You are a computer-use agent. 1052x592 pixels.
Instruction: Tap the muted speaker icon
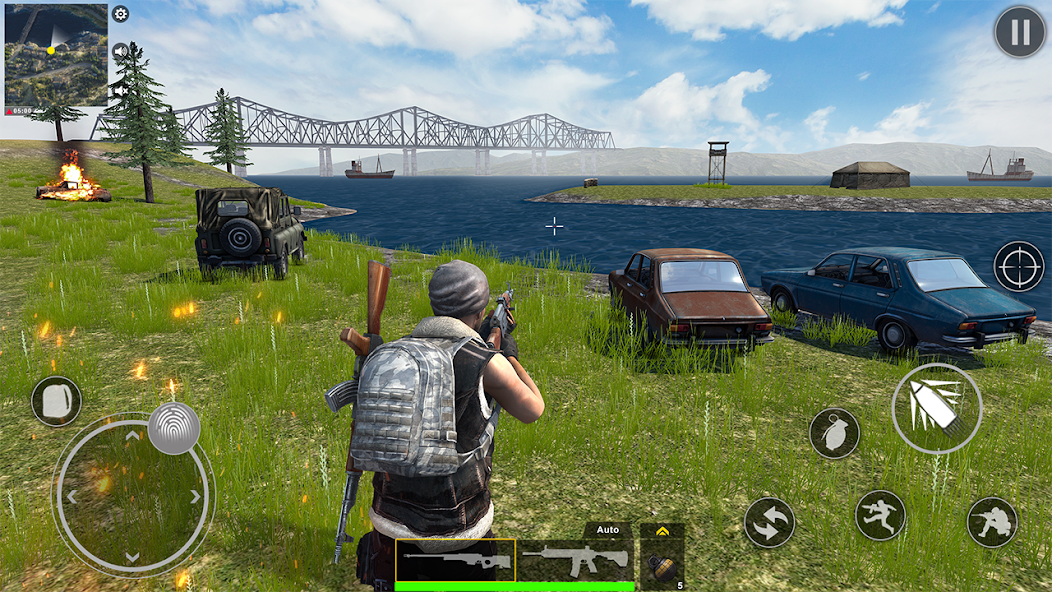(118, 90)
